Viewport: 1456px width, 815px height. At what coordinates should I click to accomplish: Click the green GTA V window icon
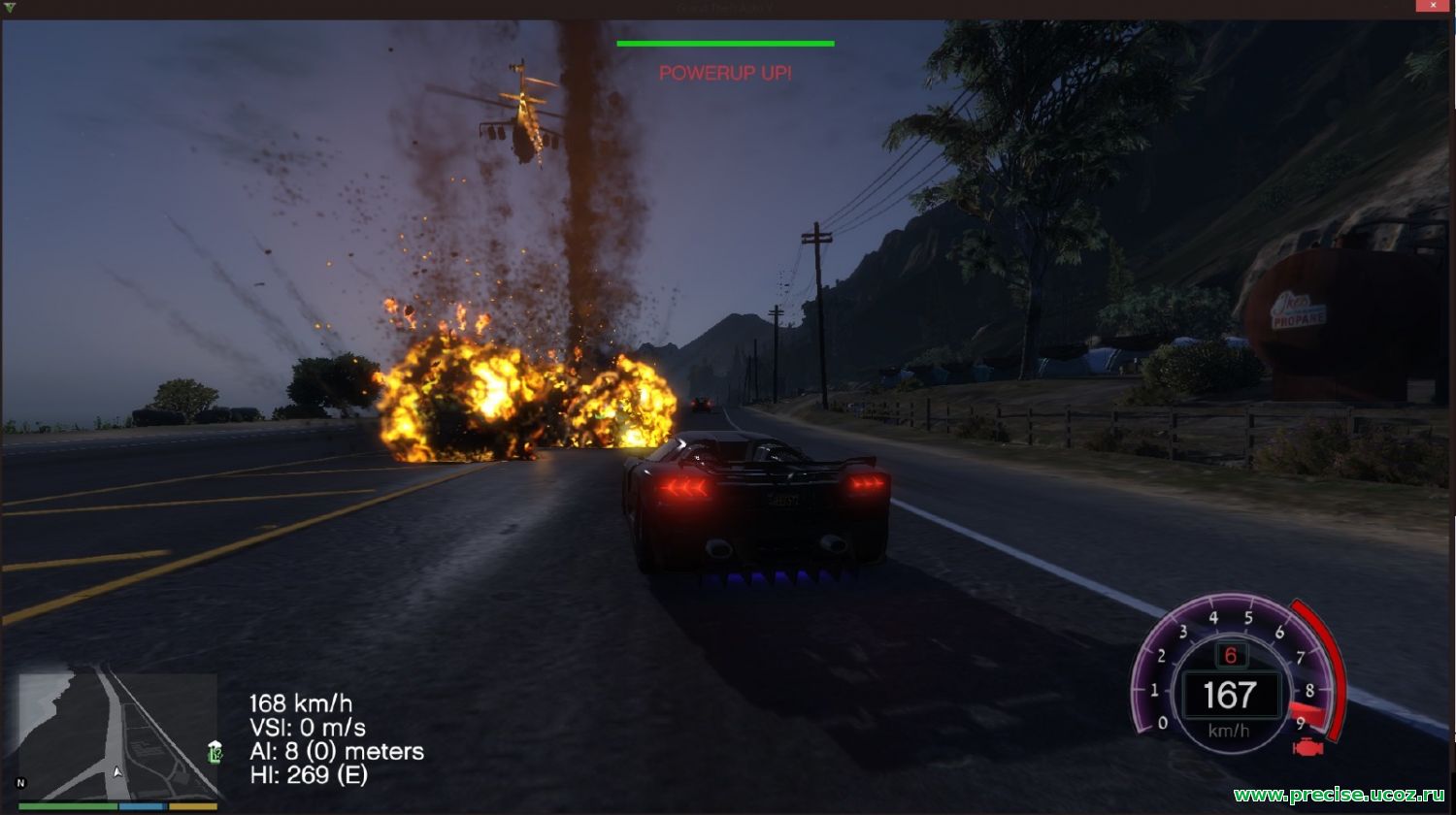pos(10,5)
